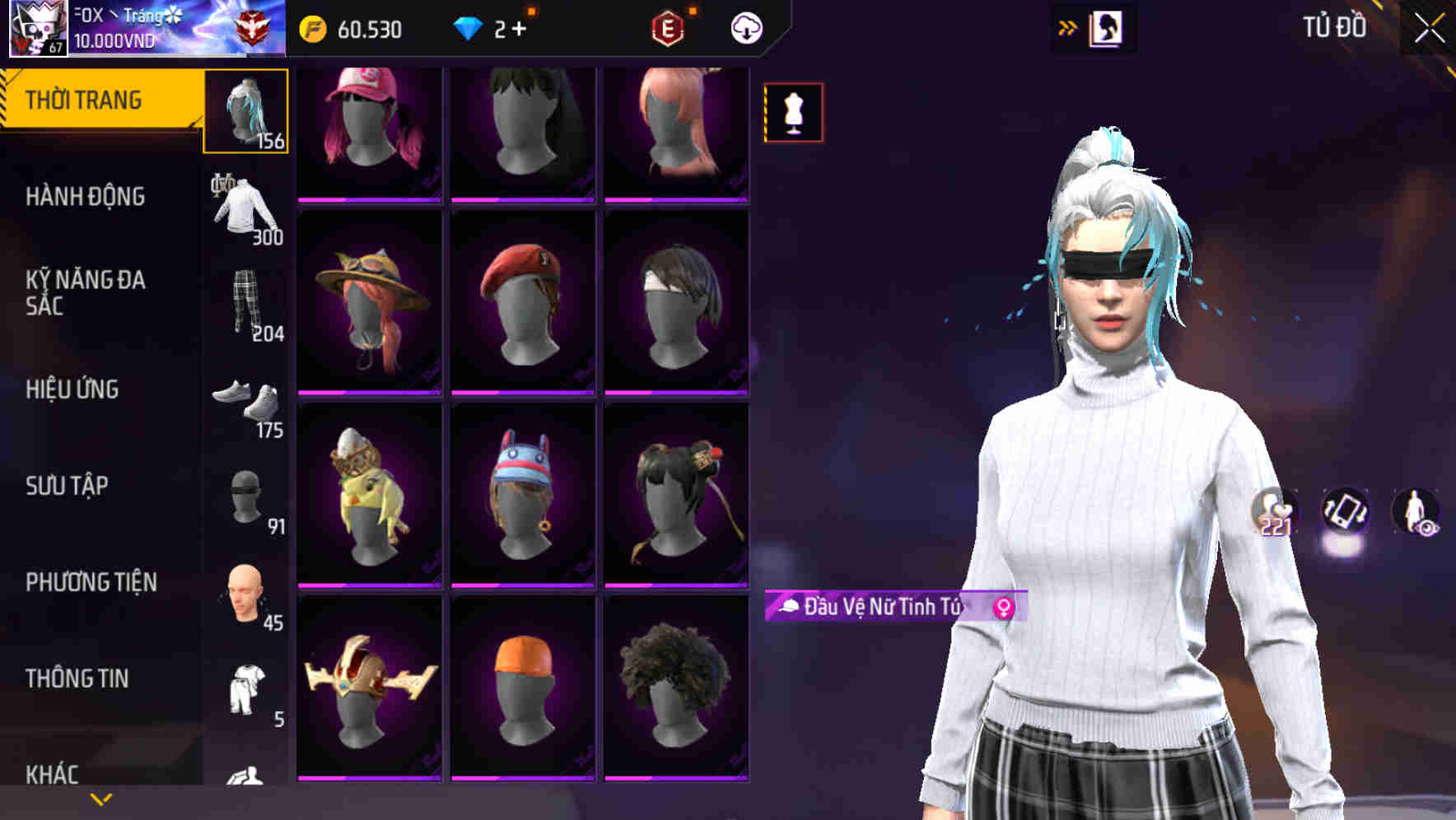Image resolution: width=1456 pixels, height=820 pixels.
Task: Open the HIỆU ỨNG tab
Action: click(72, 389)
